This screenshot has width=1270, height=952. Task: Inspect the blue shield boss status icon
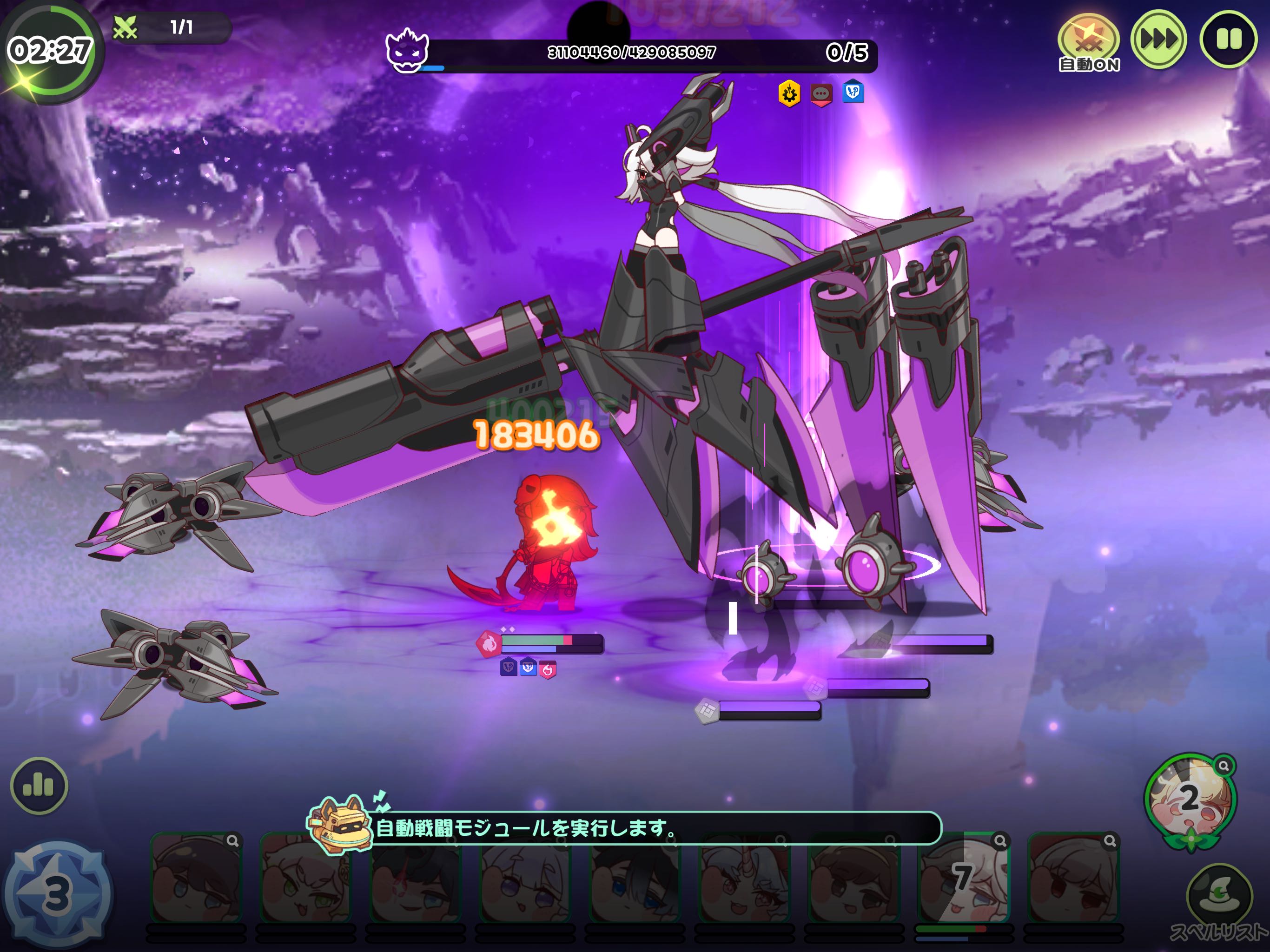tap(853, 92)
